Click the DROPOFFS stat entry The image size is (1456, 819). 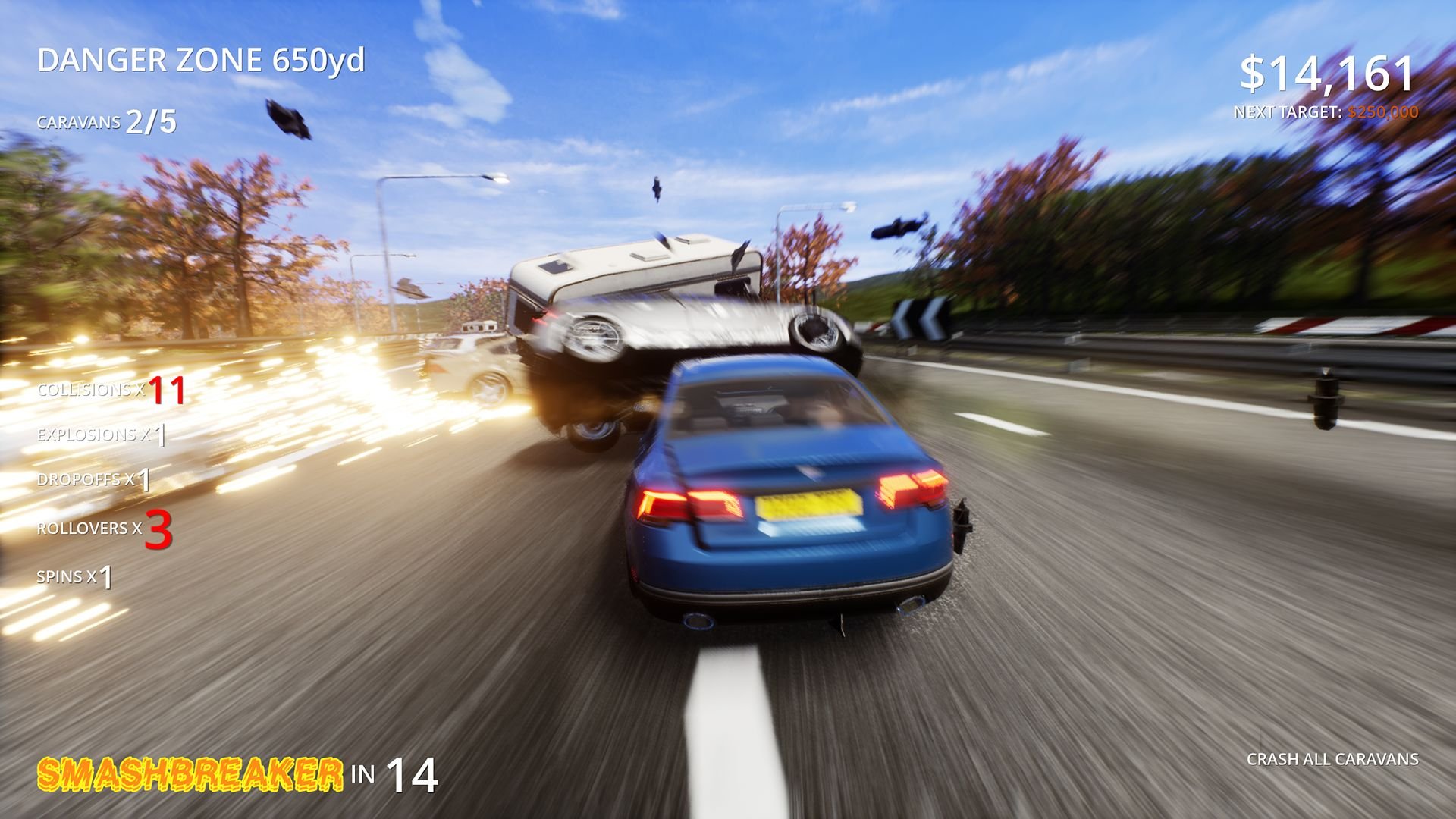pos(93,480)
